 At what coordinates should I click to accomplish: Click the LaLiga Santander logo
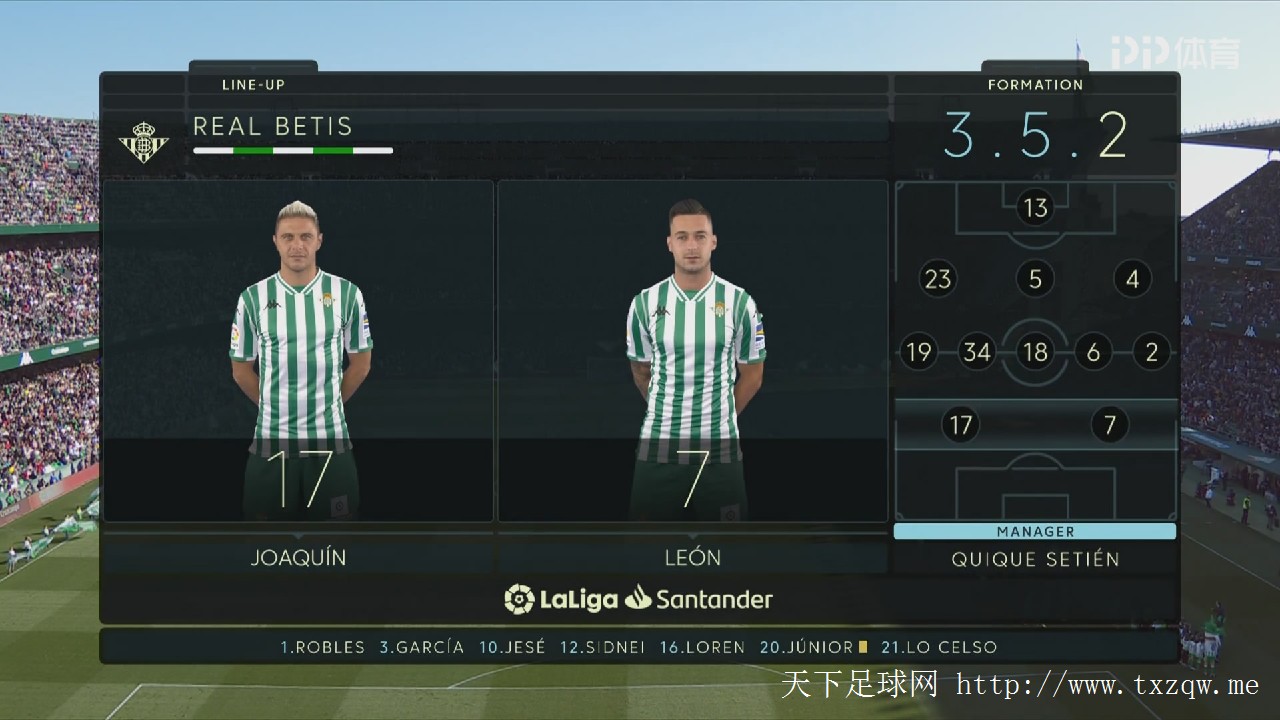tap(639, 599)
